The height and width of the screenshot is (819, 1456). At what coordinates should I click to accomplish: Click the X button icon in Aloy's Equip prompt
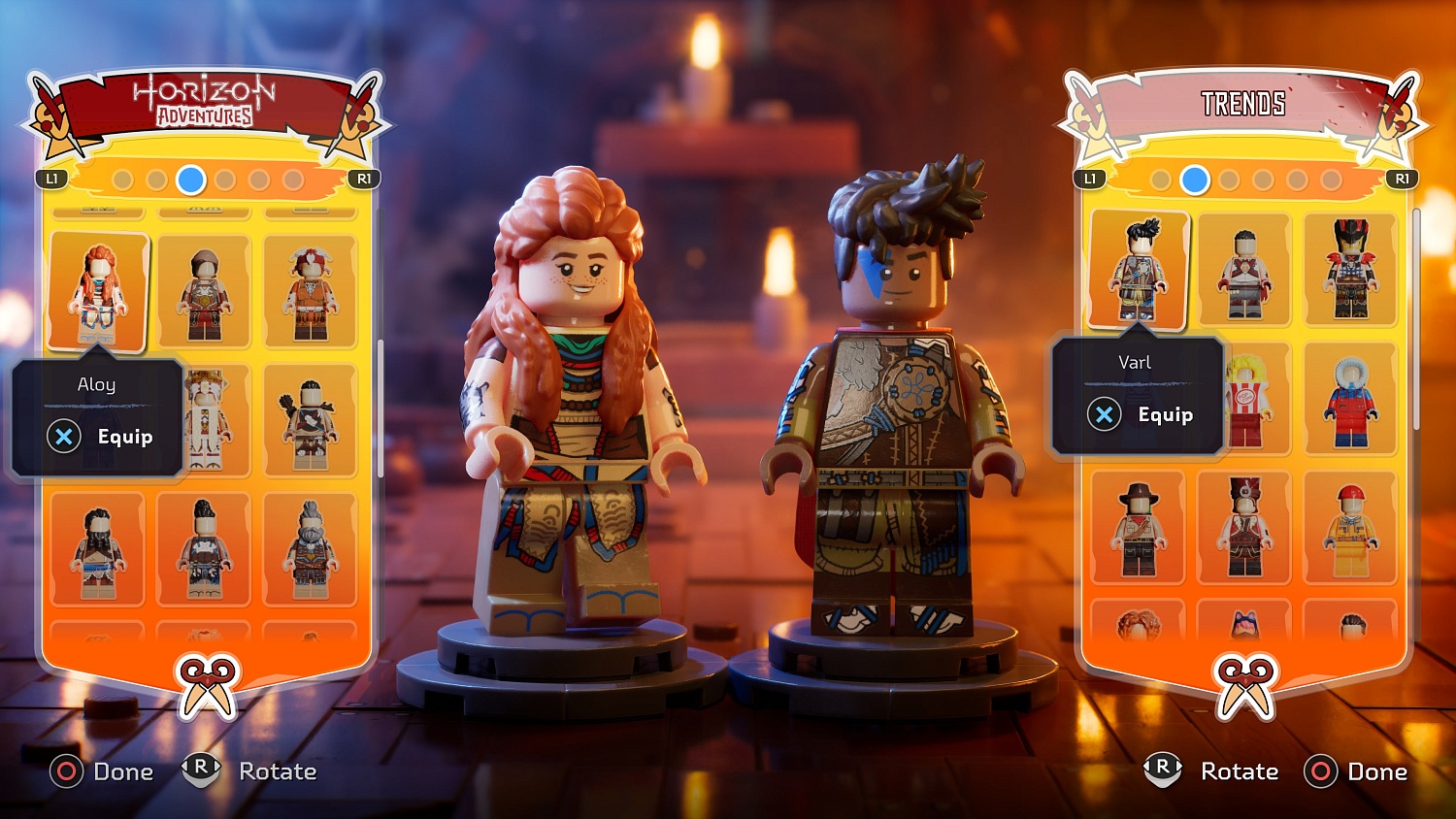click(x=64, y=437)
